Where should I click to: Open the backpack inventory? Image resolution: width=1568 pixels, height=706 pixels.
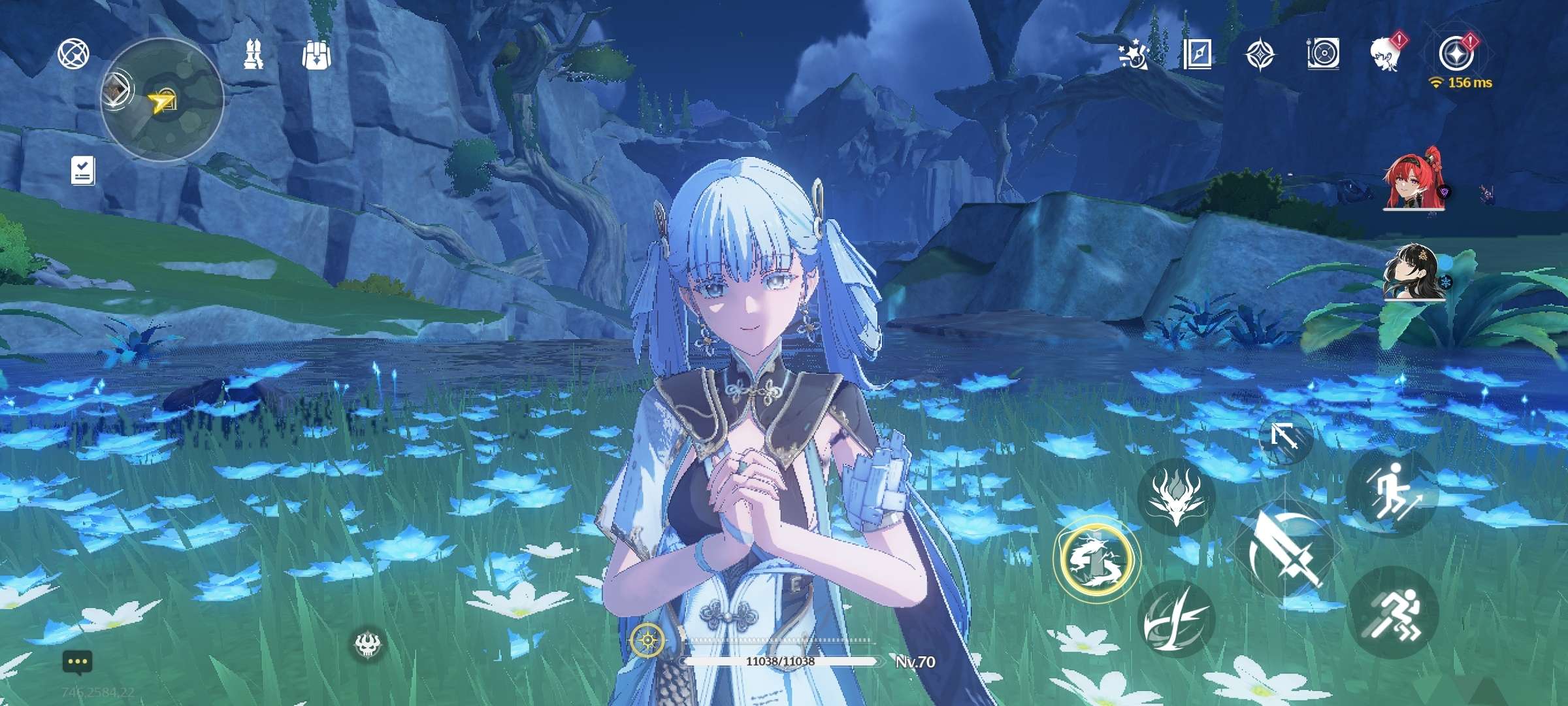316,56
